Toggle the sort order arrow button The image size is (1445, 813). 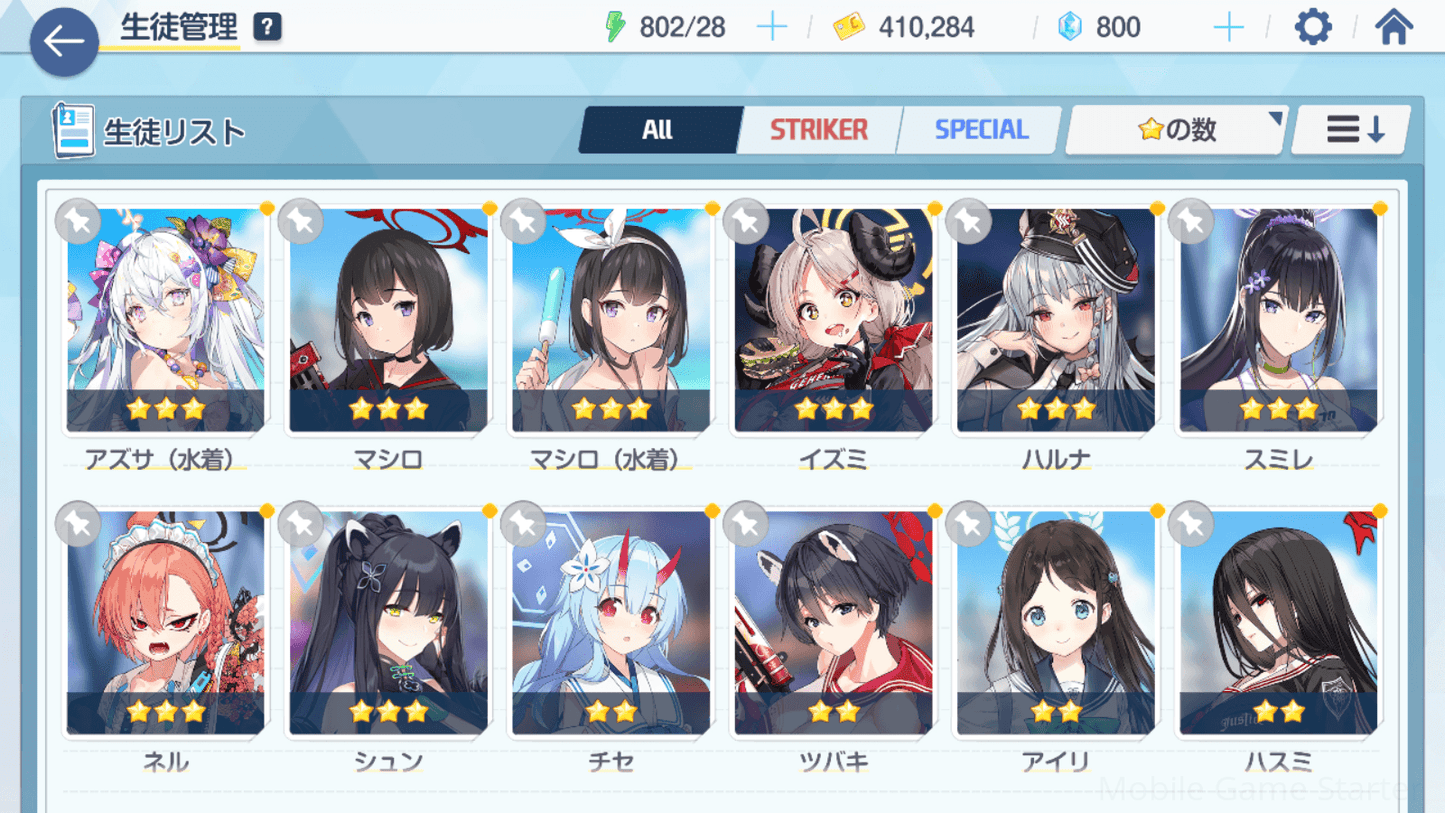(x=1354, y=130)
